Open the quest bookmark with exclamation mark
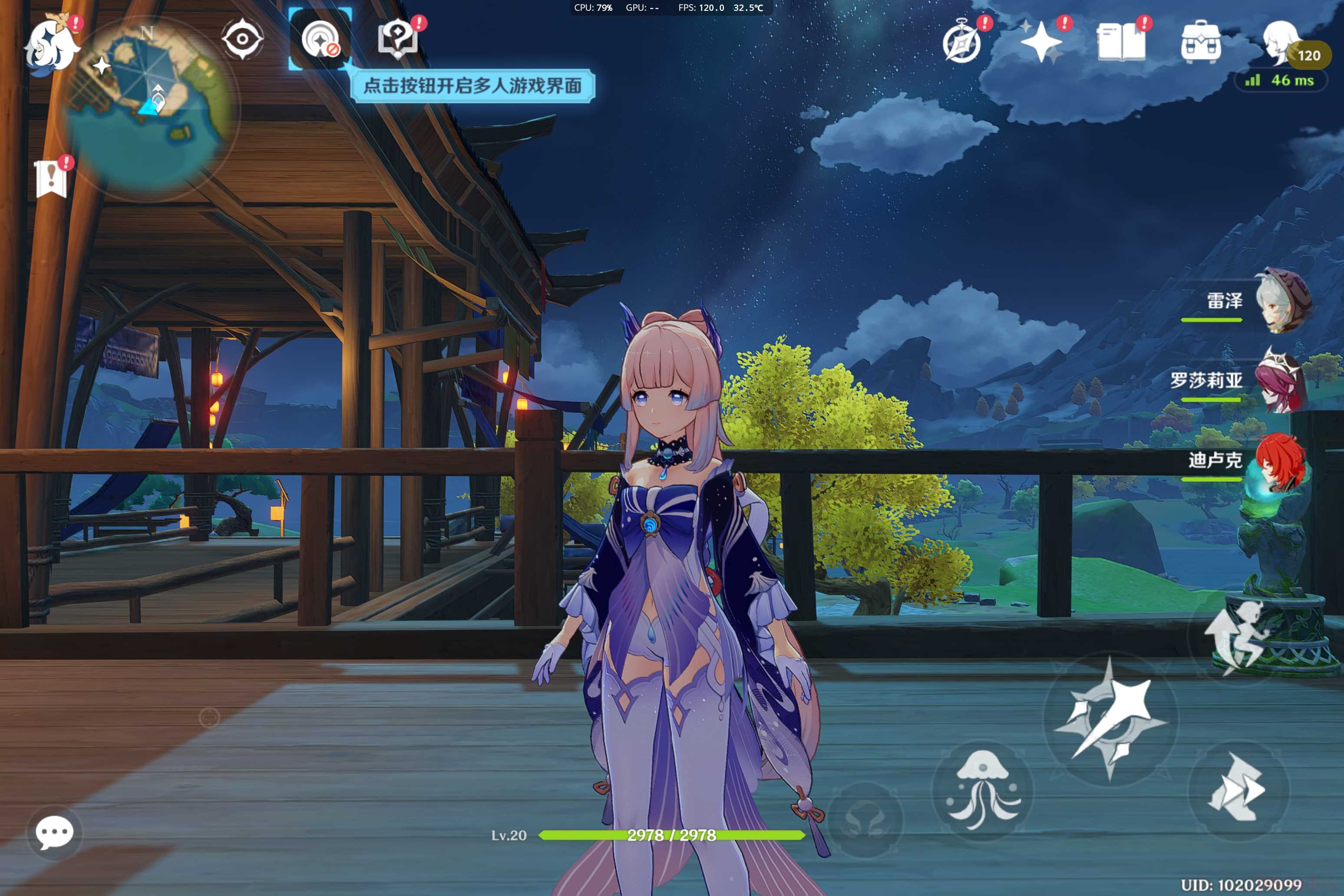This screenshot has height=896, width=1344. coord(51,178)
